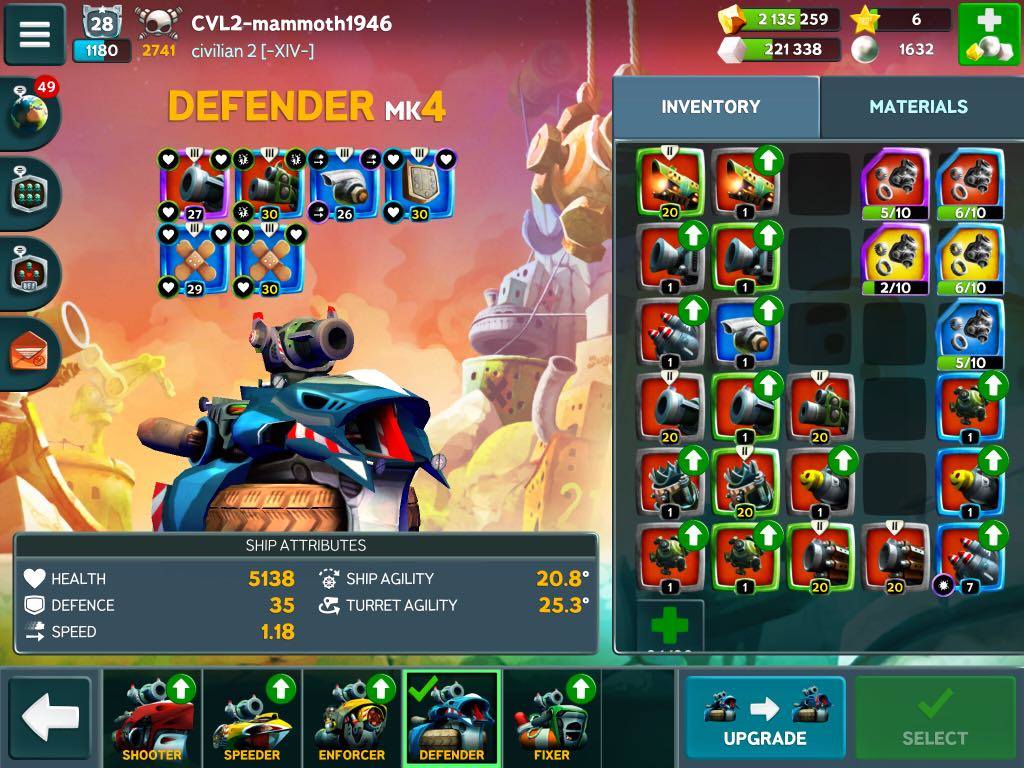Pick the Enforcer ship
The width and height of the screenshot is (1024, 768).
point(352,718)
